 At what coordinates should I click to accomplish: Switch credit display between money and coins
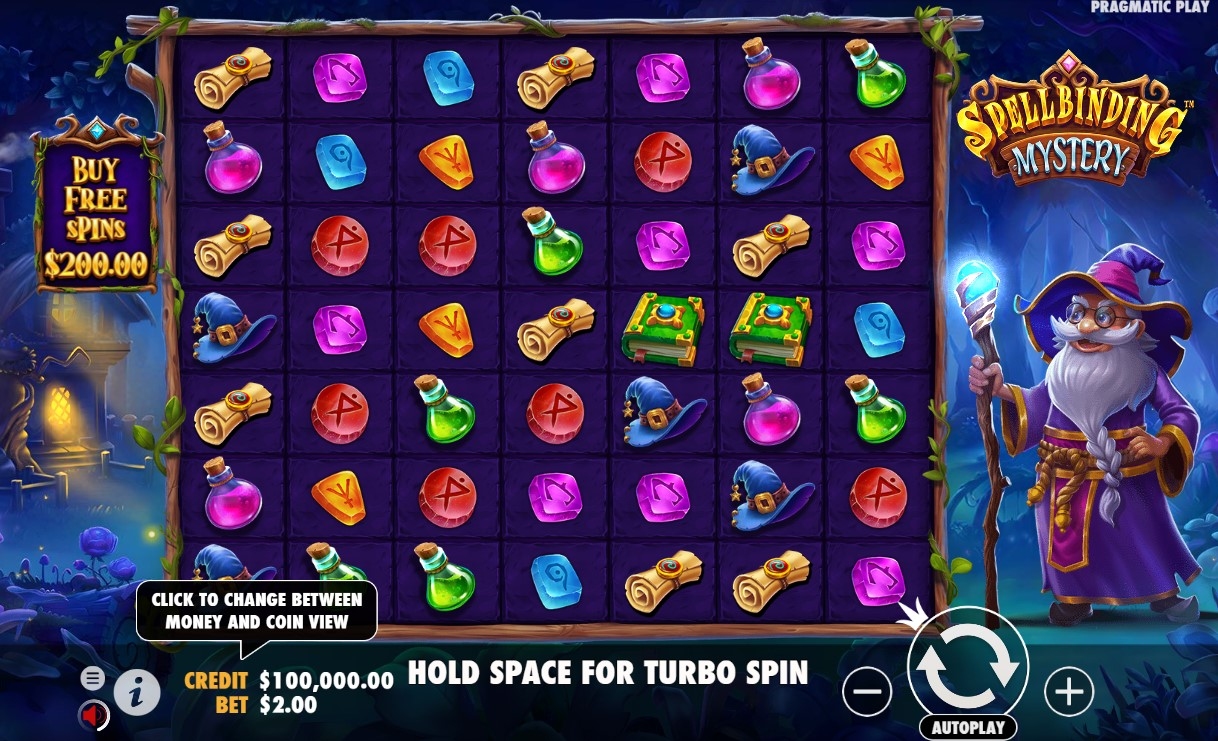pos(288,681)
